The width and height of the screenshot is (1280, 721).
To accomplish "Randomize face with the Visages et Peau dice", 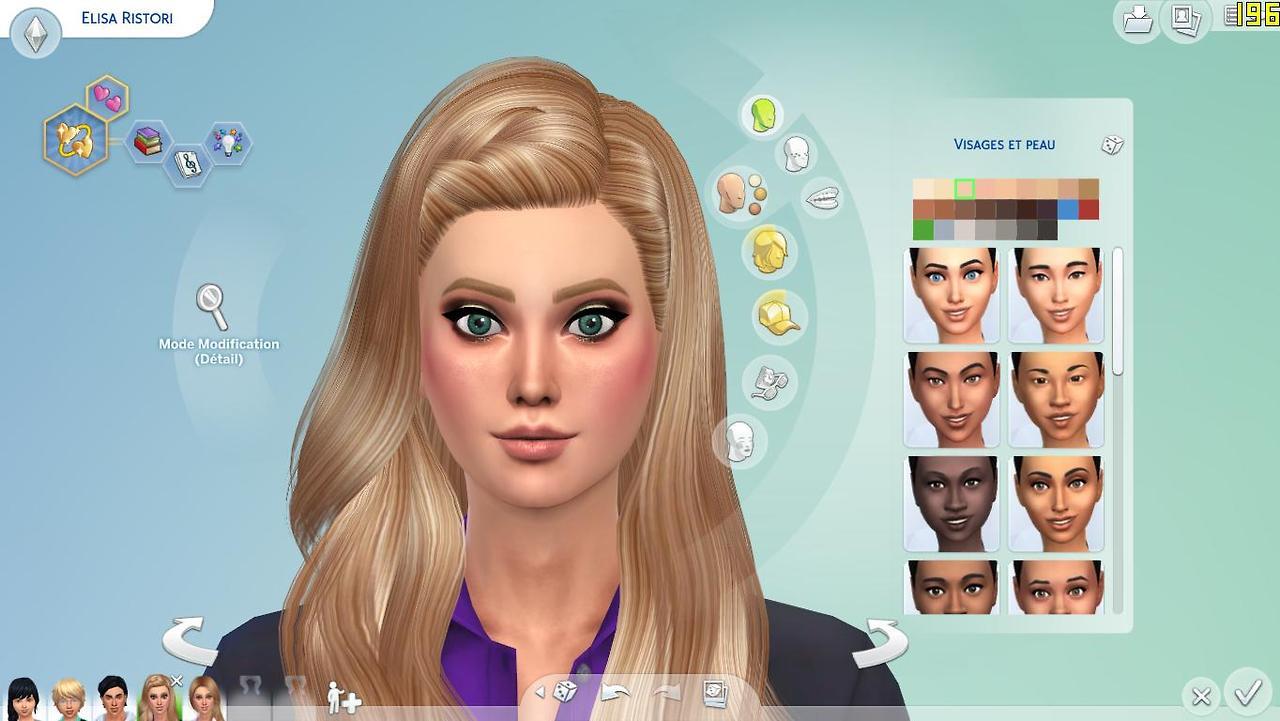I will pos(1112,145).
